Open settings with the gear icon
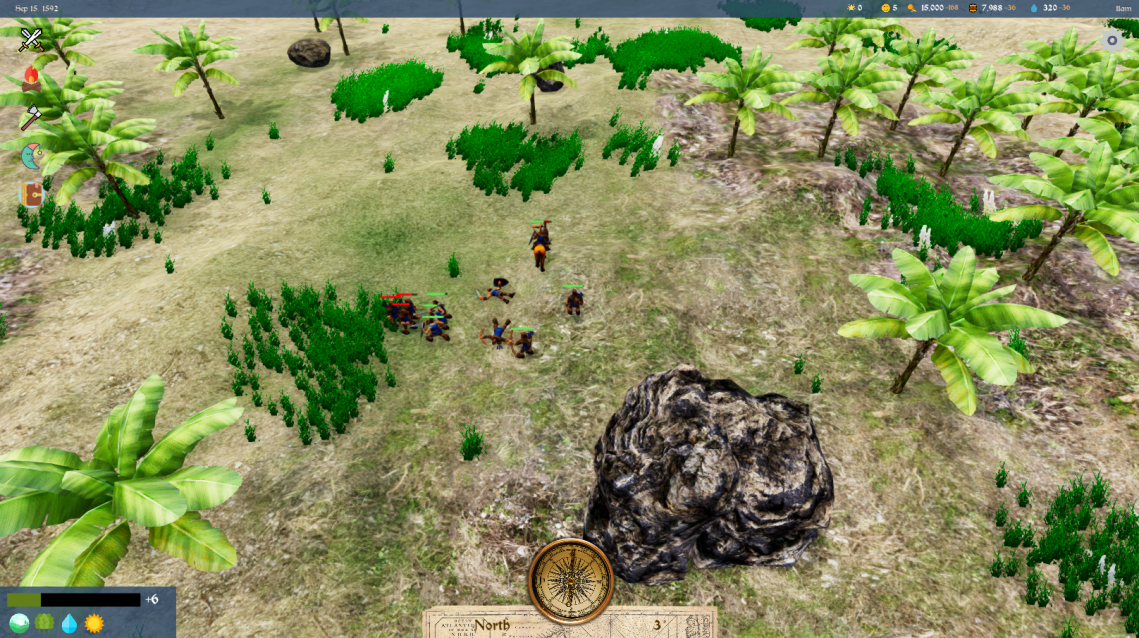Image resolution: width=1139 pixels, height=638 pixels. (1112, 41)
